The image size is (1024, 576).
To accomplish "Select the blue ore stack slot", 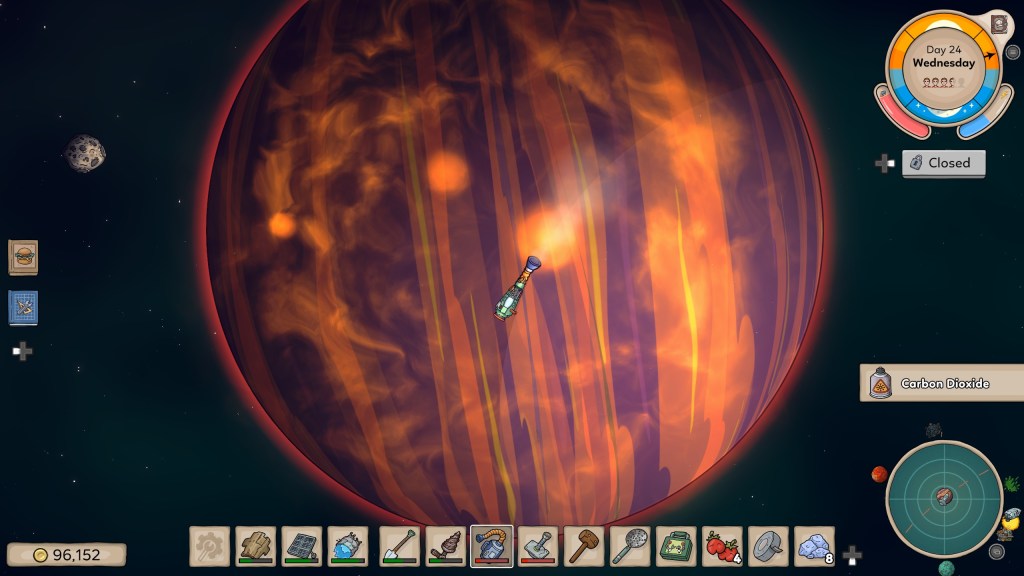I will pyautogui.click(x=815, y=546).
